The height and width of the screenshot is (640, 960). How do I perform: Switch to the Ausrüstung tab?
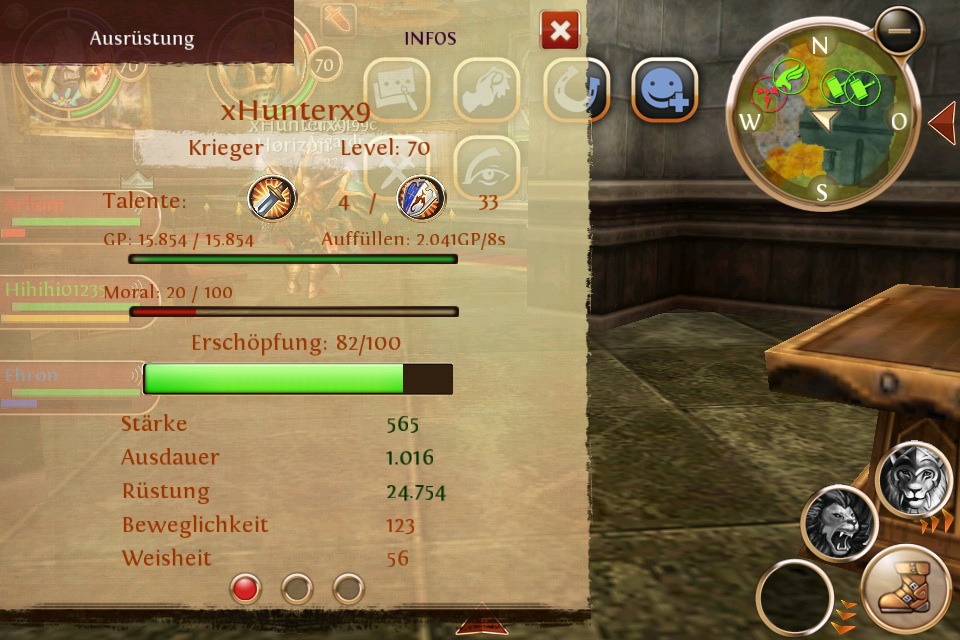coord(142,39)
